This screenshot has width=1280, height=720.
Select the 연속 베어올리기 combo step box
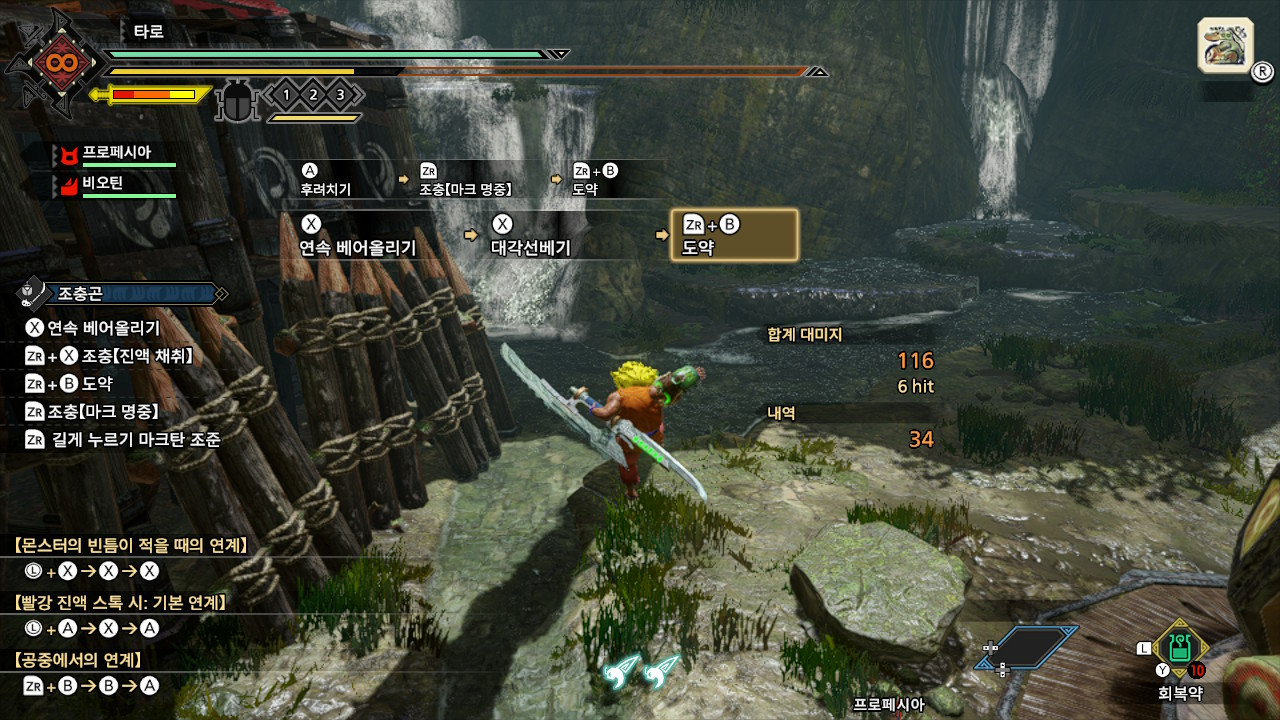tap(370, 236)
